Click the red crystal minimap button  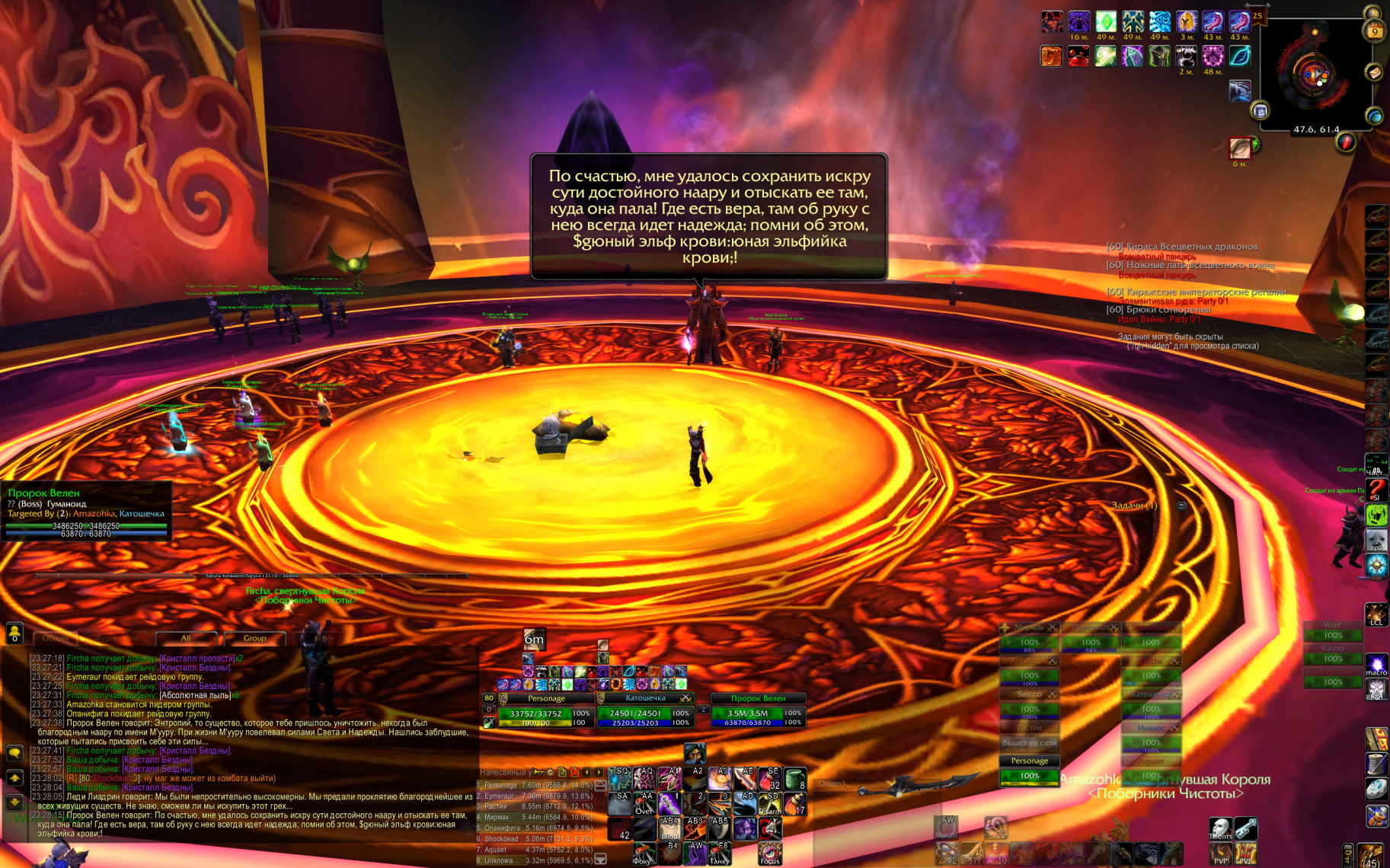point(1346,142)
